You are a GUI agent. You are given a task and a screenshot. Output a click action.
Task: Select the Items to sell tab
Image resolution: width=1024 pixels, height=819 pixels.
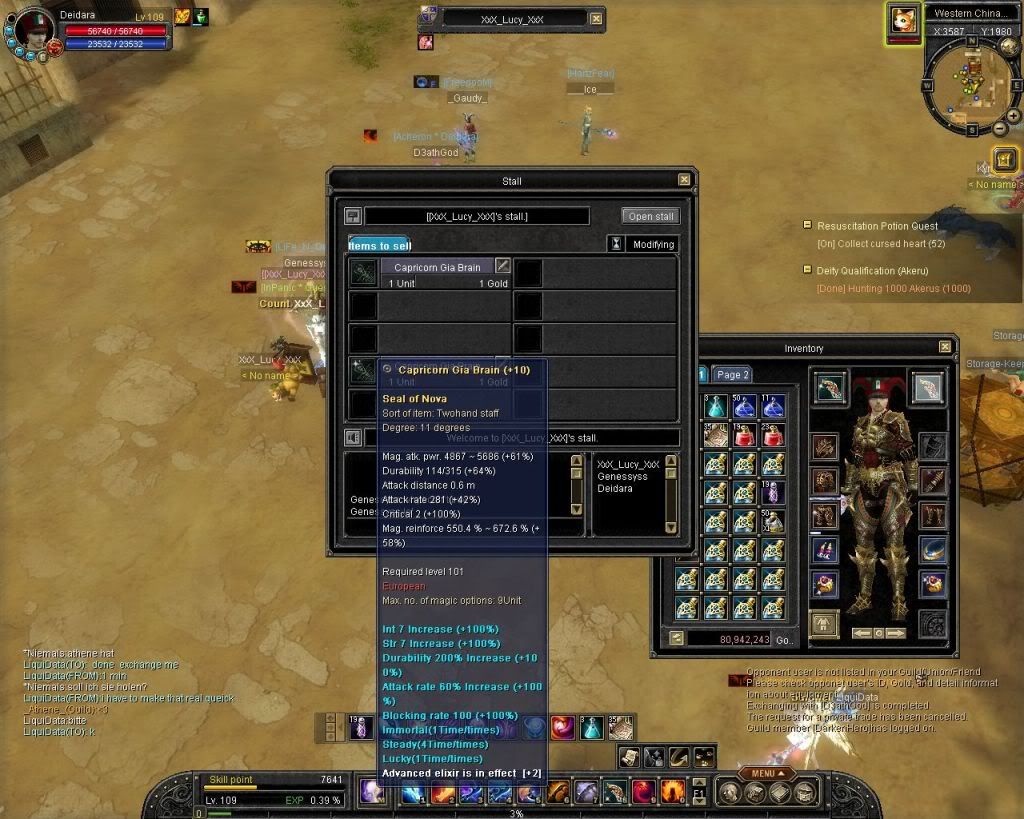(x=379, y=245)
